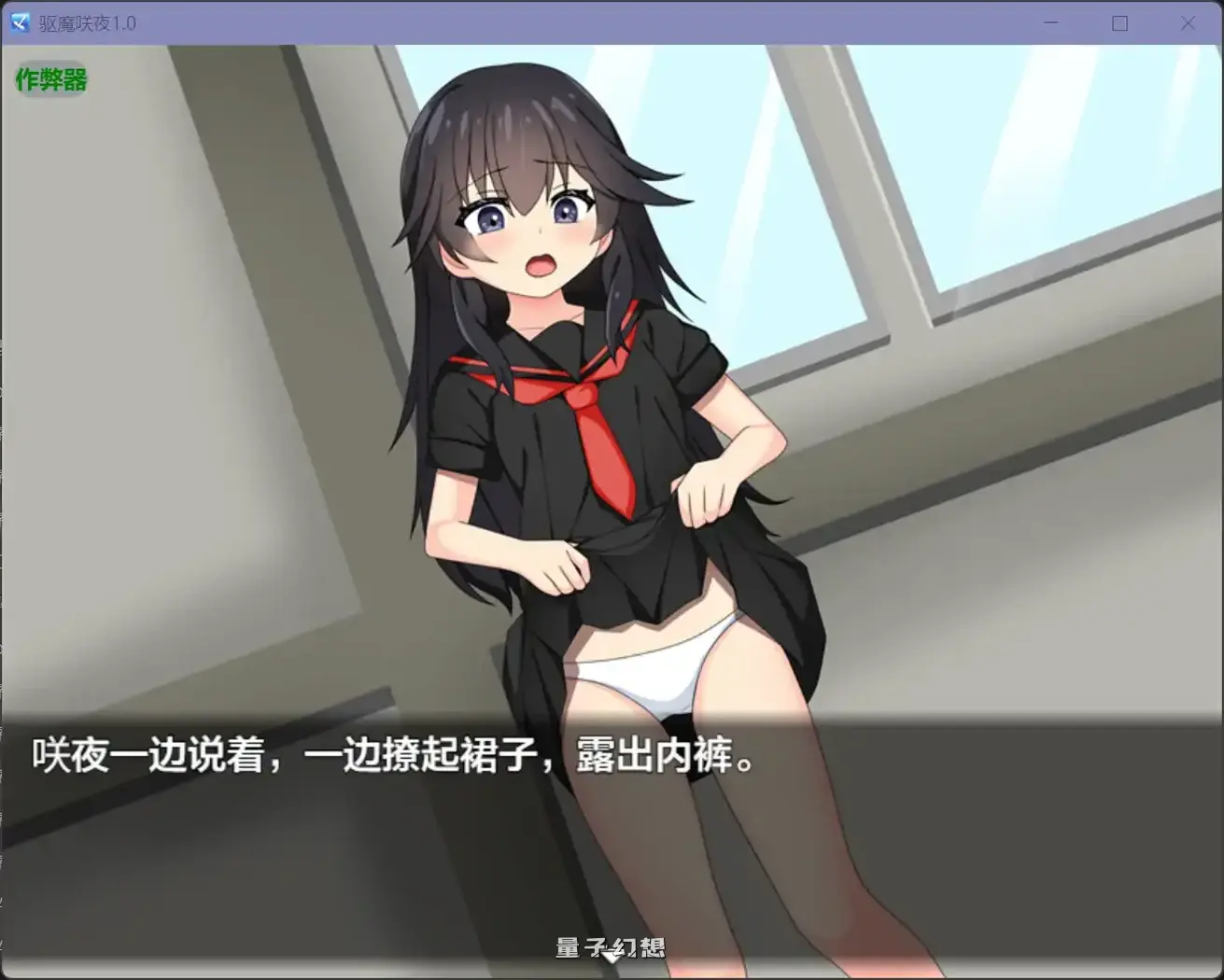Screen dimensions: 1224x980
Task: Click the minimize icon on the title bar
Action: pos(1050,23)
